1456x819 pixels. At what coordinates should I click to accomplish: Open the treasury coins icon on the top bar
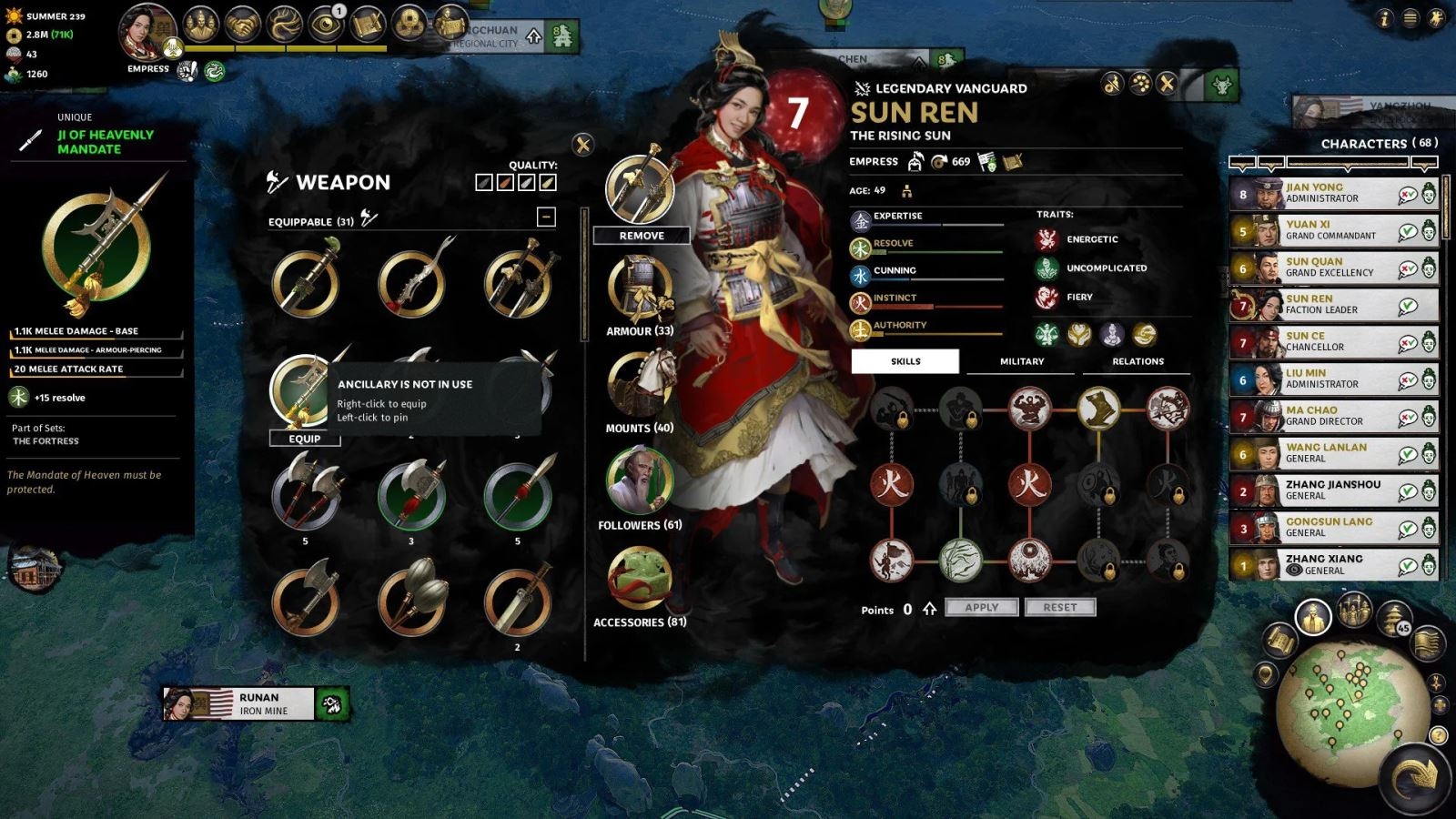click(407, 25)
